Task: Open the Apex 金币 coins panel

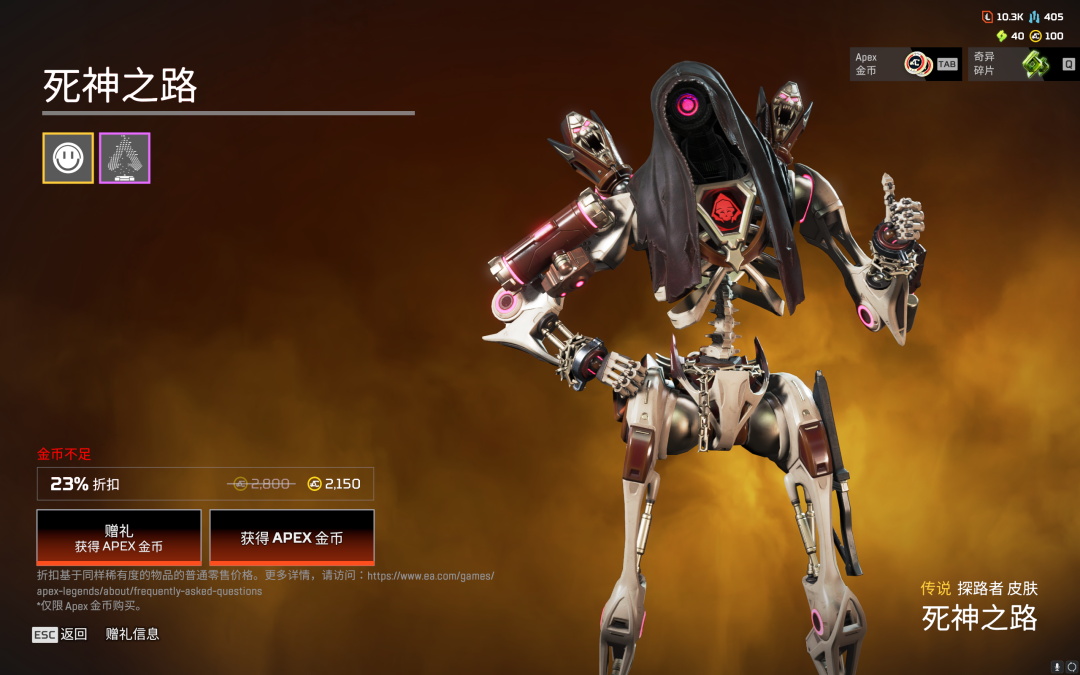Action: click(905, 65)
